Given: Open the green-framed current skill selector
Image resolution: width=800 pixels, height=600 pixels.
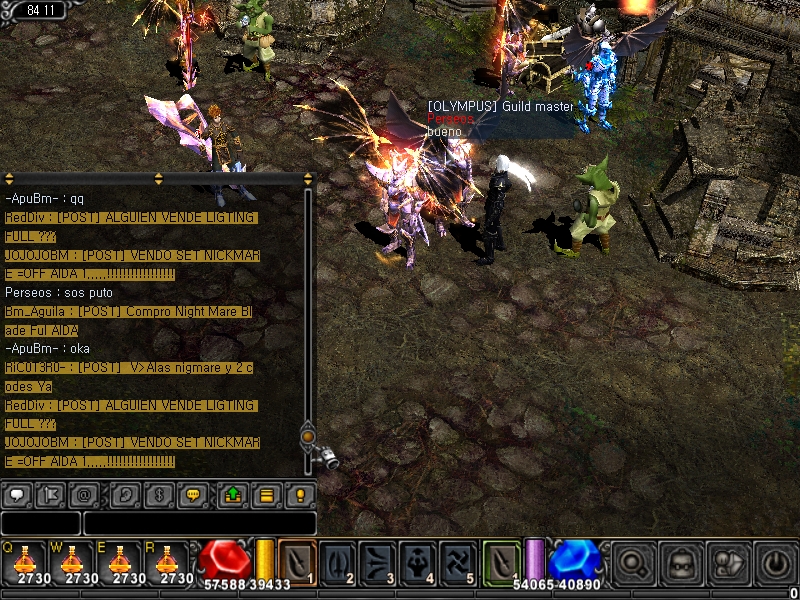Looking at the screenshot, I should tap(503, 561).
